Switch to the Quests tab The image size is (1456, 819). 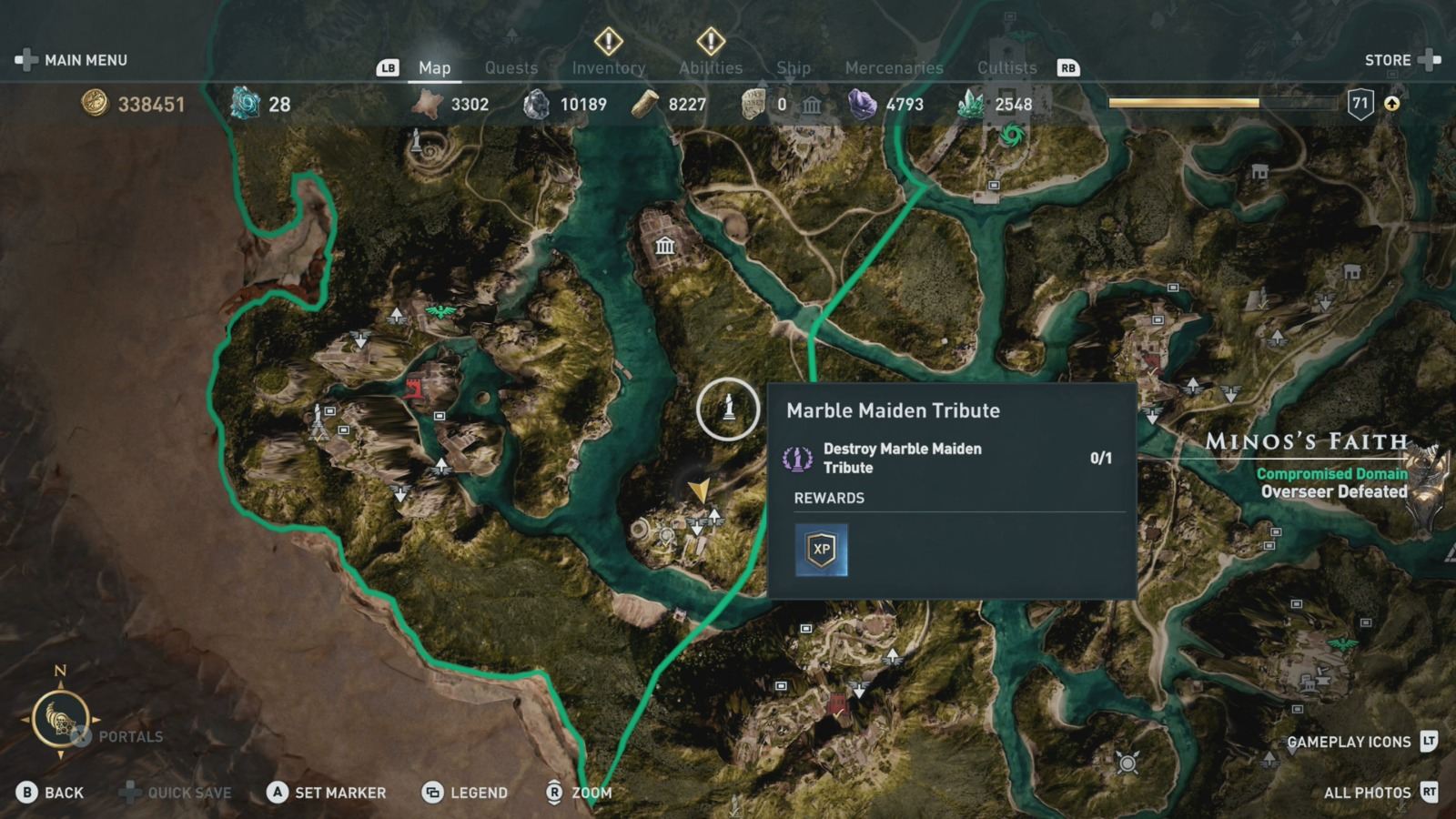(511, 67)
